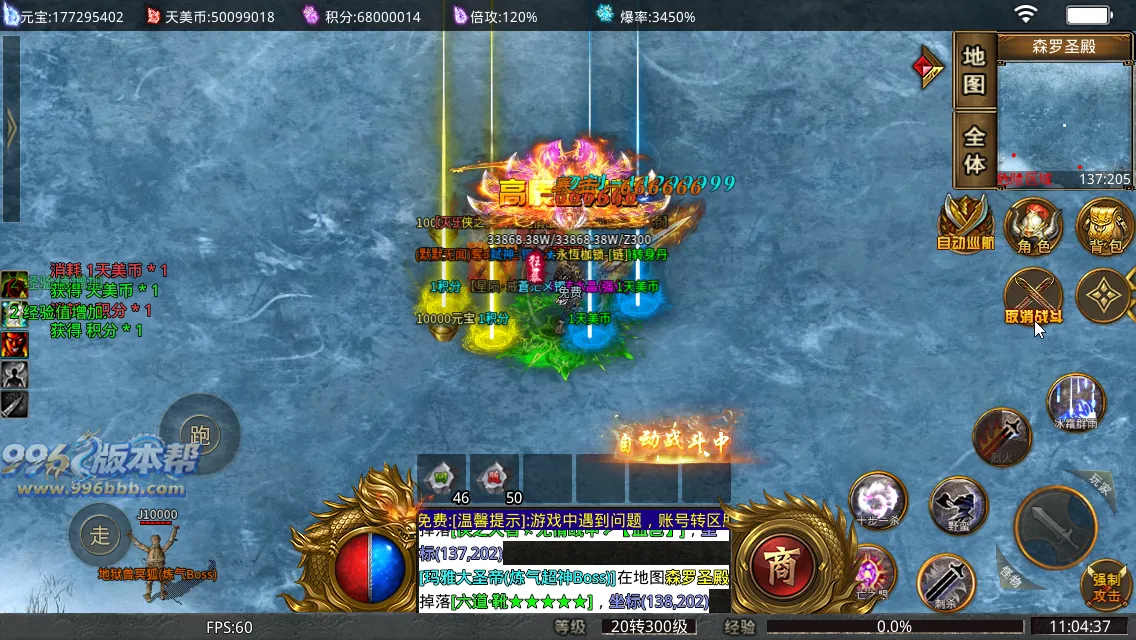
Task: Select the 全体 button beside the minimap
Action: point(974,149)
